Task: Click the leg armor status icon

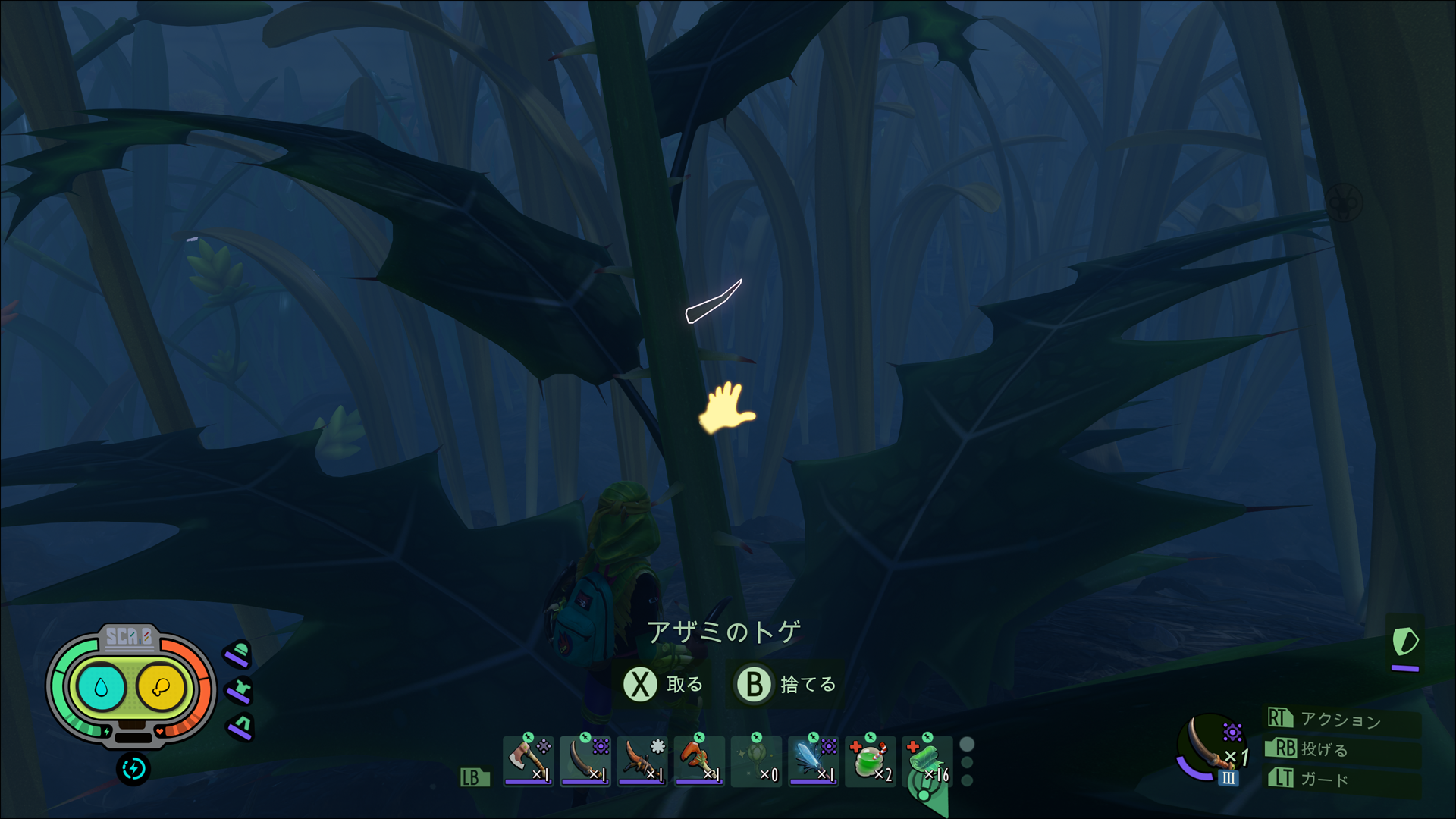Action: tap(241, 726)
